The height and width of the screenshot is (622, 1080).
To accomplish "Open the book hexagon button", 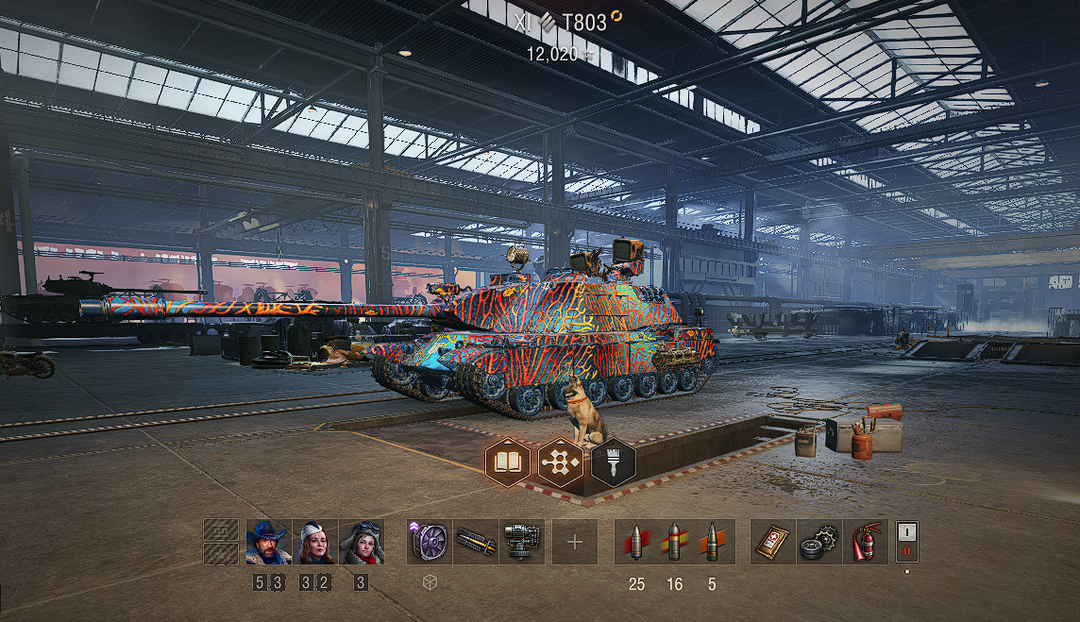I will click(506, 462).
